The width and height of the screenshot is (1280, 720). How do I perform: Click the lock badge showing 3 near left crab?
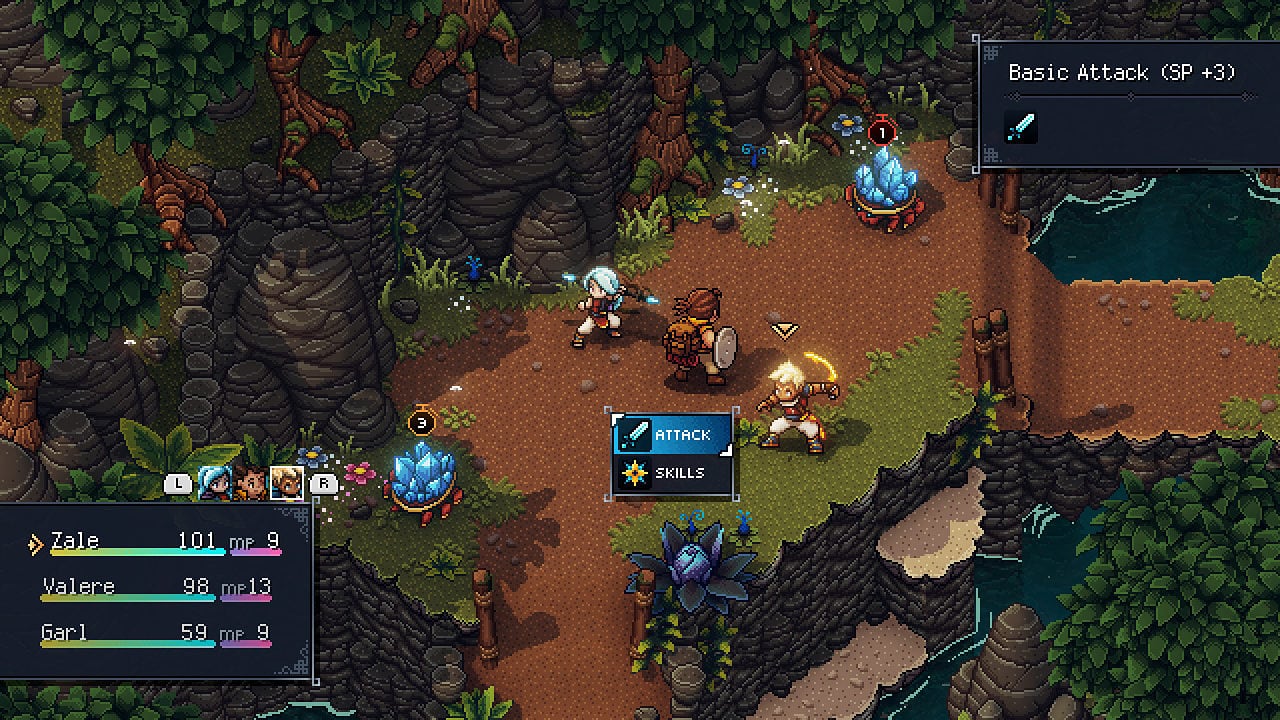click(423, 420)
